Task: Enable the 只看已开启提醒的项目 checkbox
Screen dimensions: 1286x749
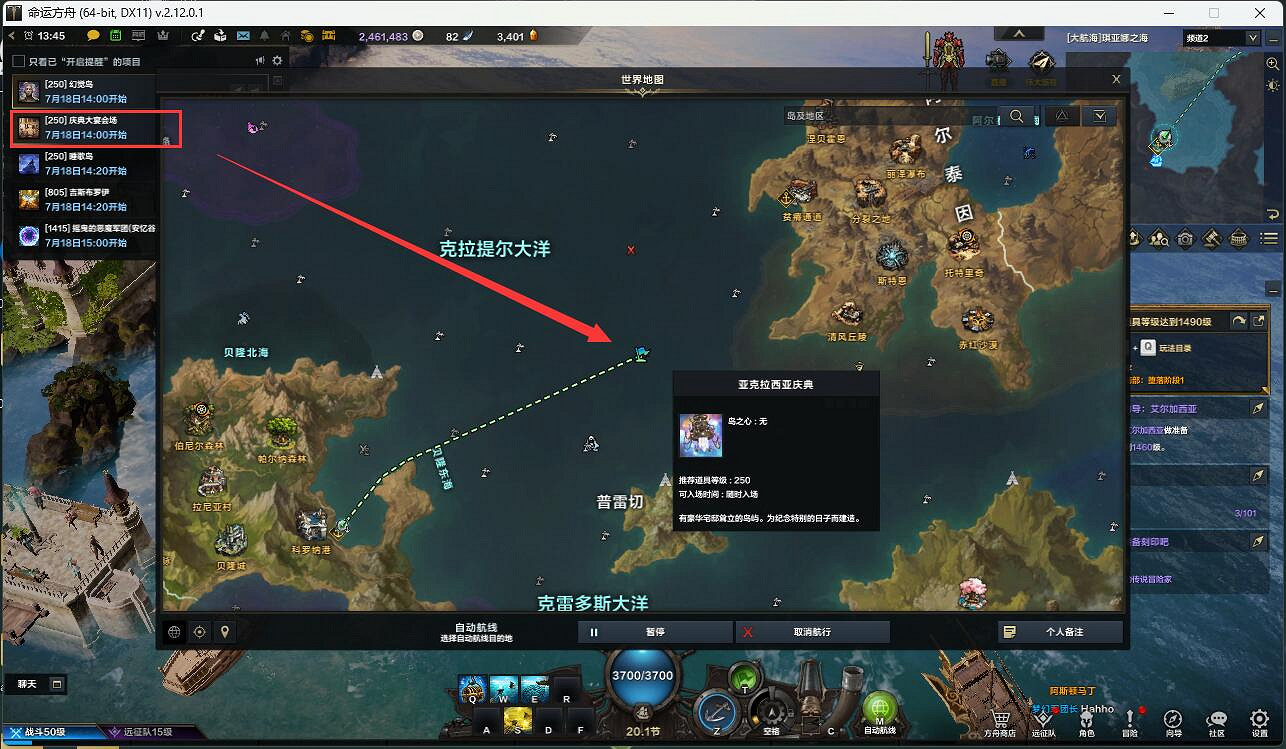Action: (x=17, y=60)
